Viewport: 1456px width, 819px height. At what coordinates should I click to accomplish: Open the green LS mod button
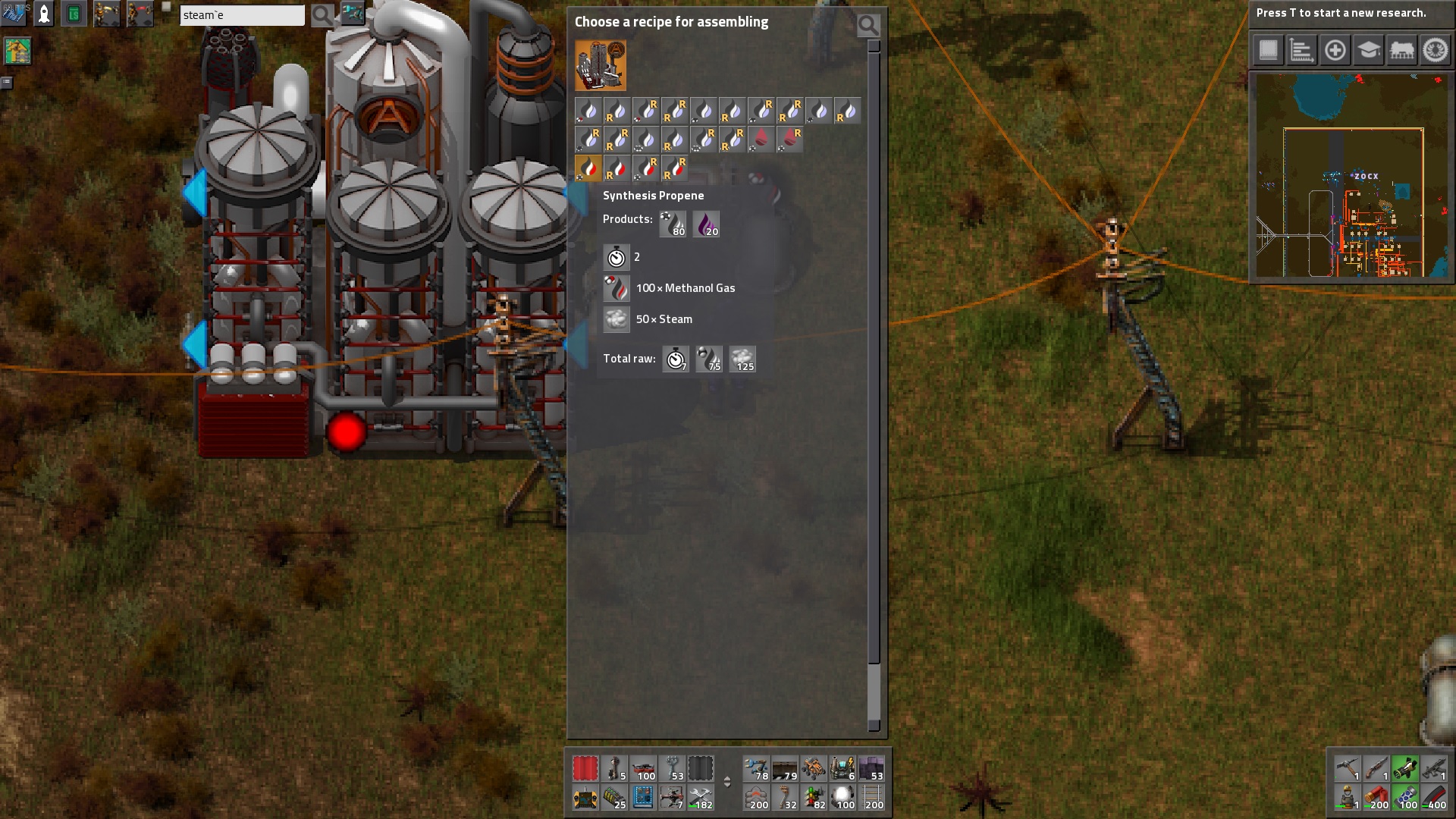(x=74, y=14)
